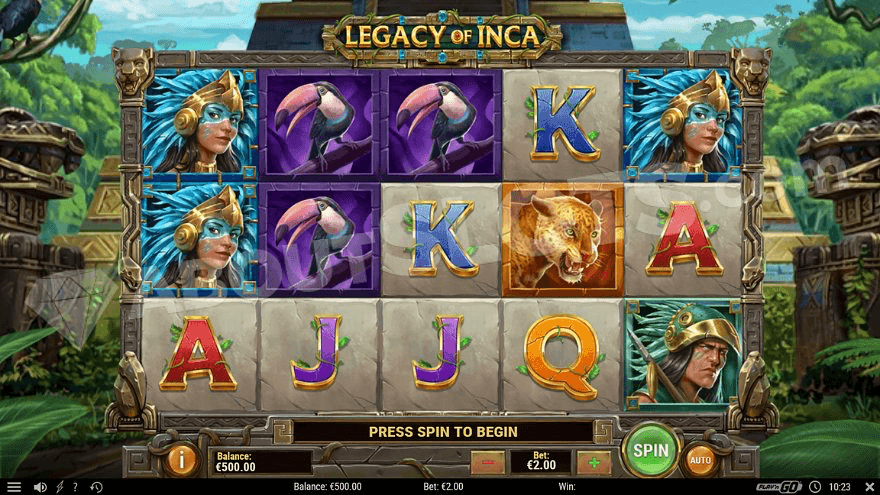Increase the bet with the green plus
Viewport: 880px width, 495px height.
pyautogui.click(x=593, y=462)
